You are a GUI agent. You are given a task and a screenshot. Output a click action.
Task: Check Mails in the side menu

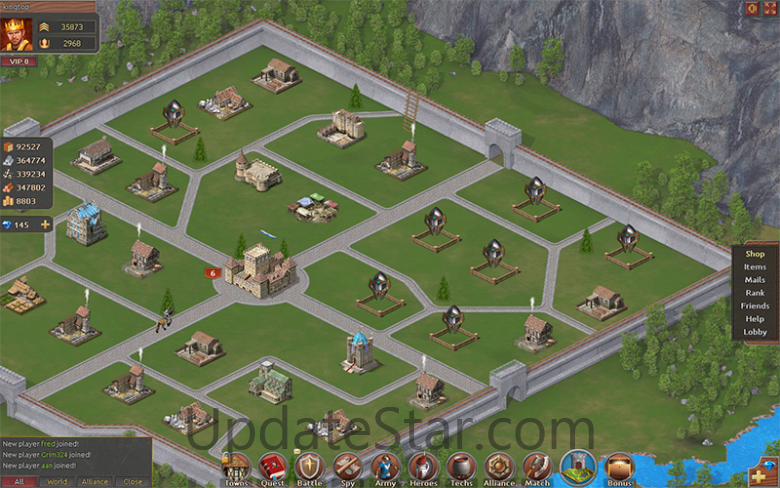[755, 280]
